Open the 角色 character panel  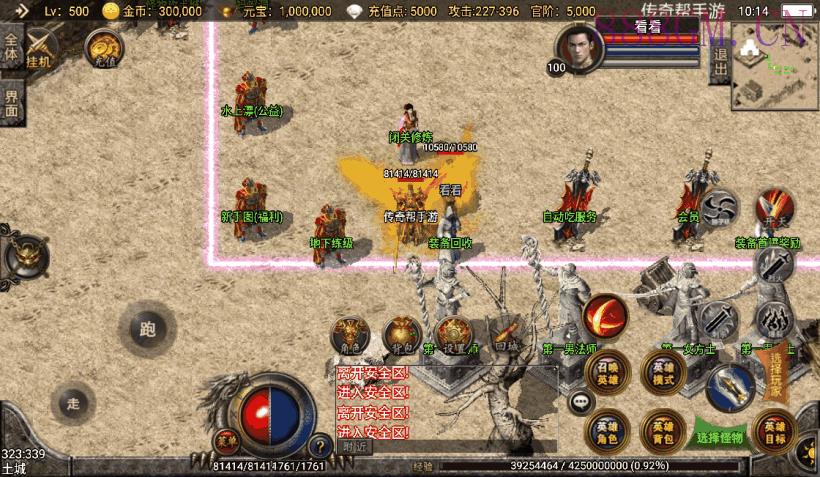(x=351, y=336)
